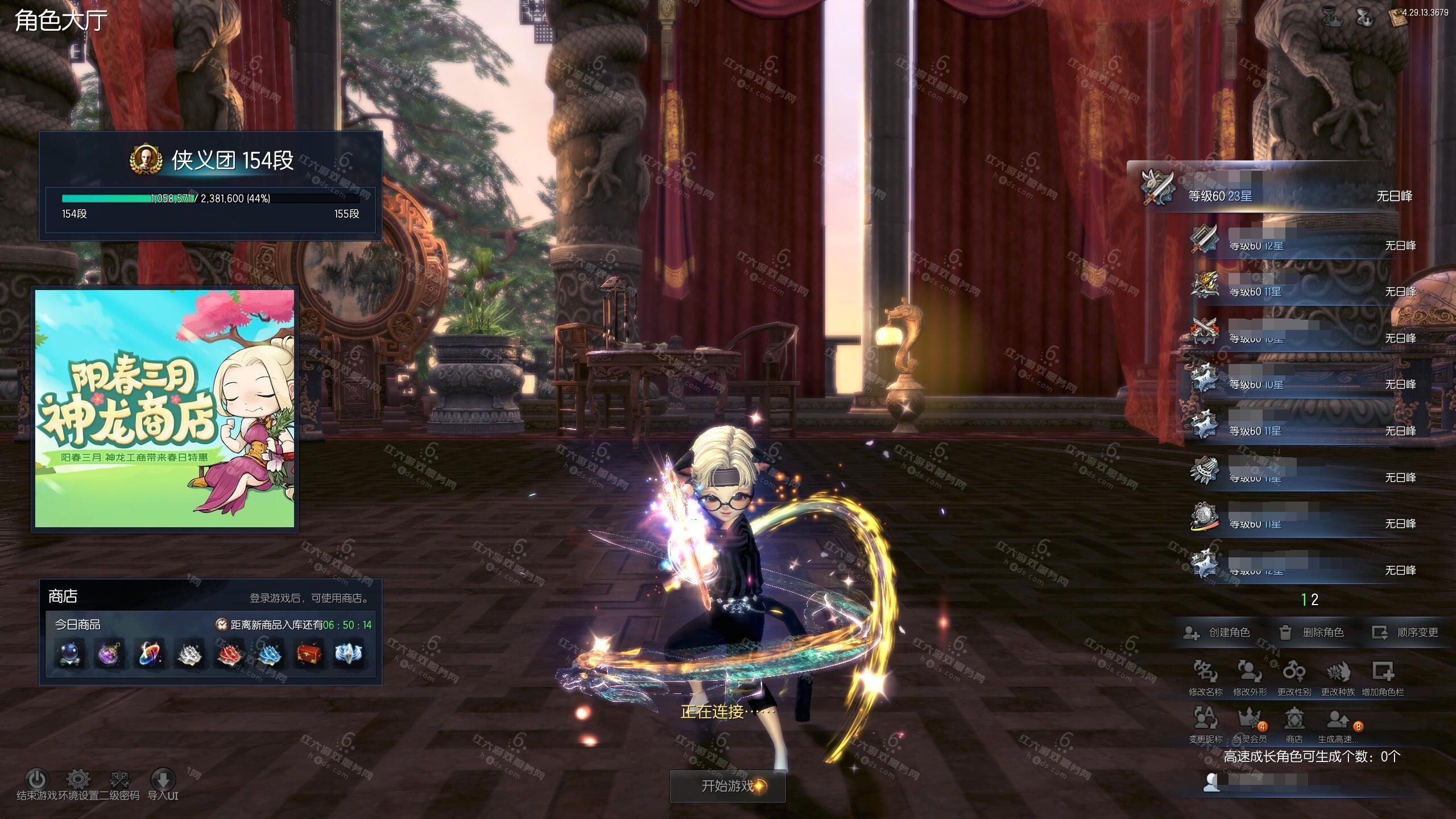The width and height of the screenshot is (1456, 819).
Task: Open the 剑灵会员 membership crown icon
Action: (1250, 720)
